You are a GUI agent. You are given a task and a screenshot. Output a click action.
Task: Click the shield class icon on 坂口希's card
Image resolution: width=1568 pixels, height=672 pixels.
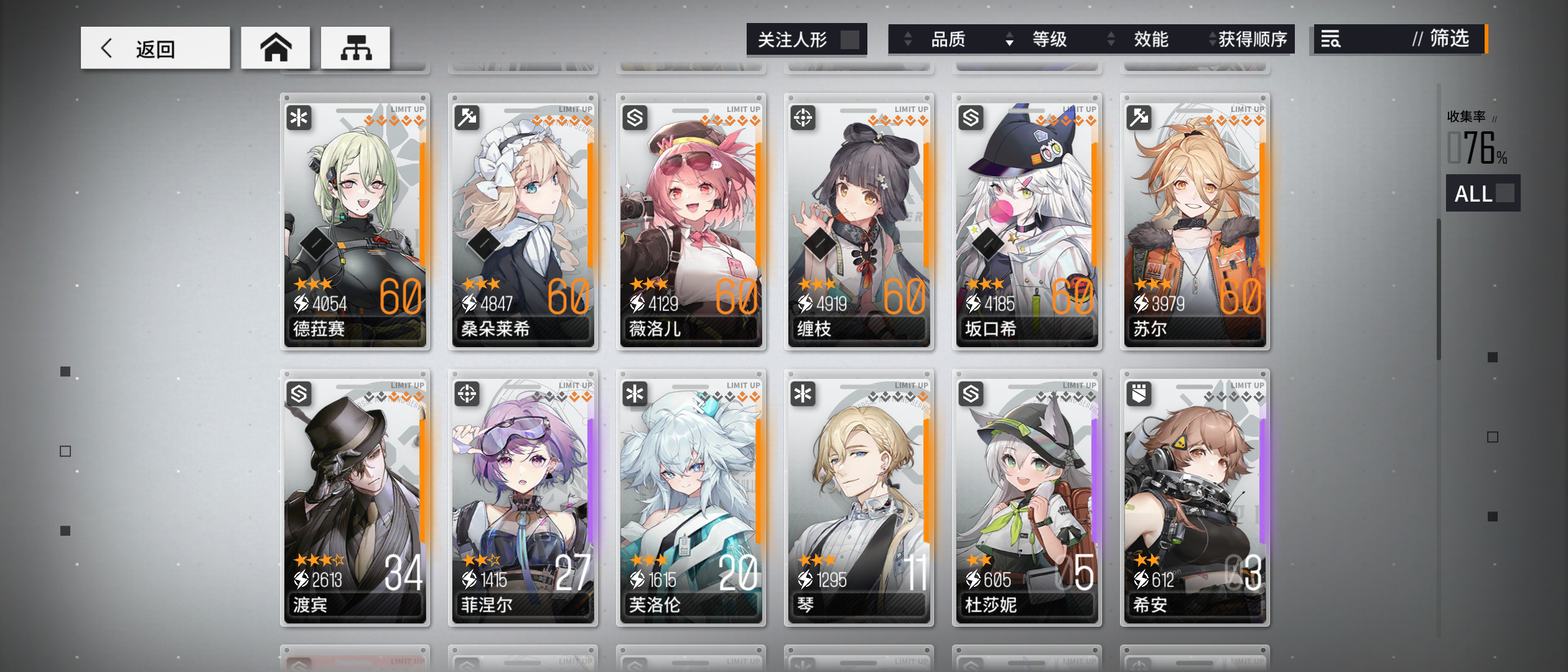[x=971, y=118]
